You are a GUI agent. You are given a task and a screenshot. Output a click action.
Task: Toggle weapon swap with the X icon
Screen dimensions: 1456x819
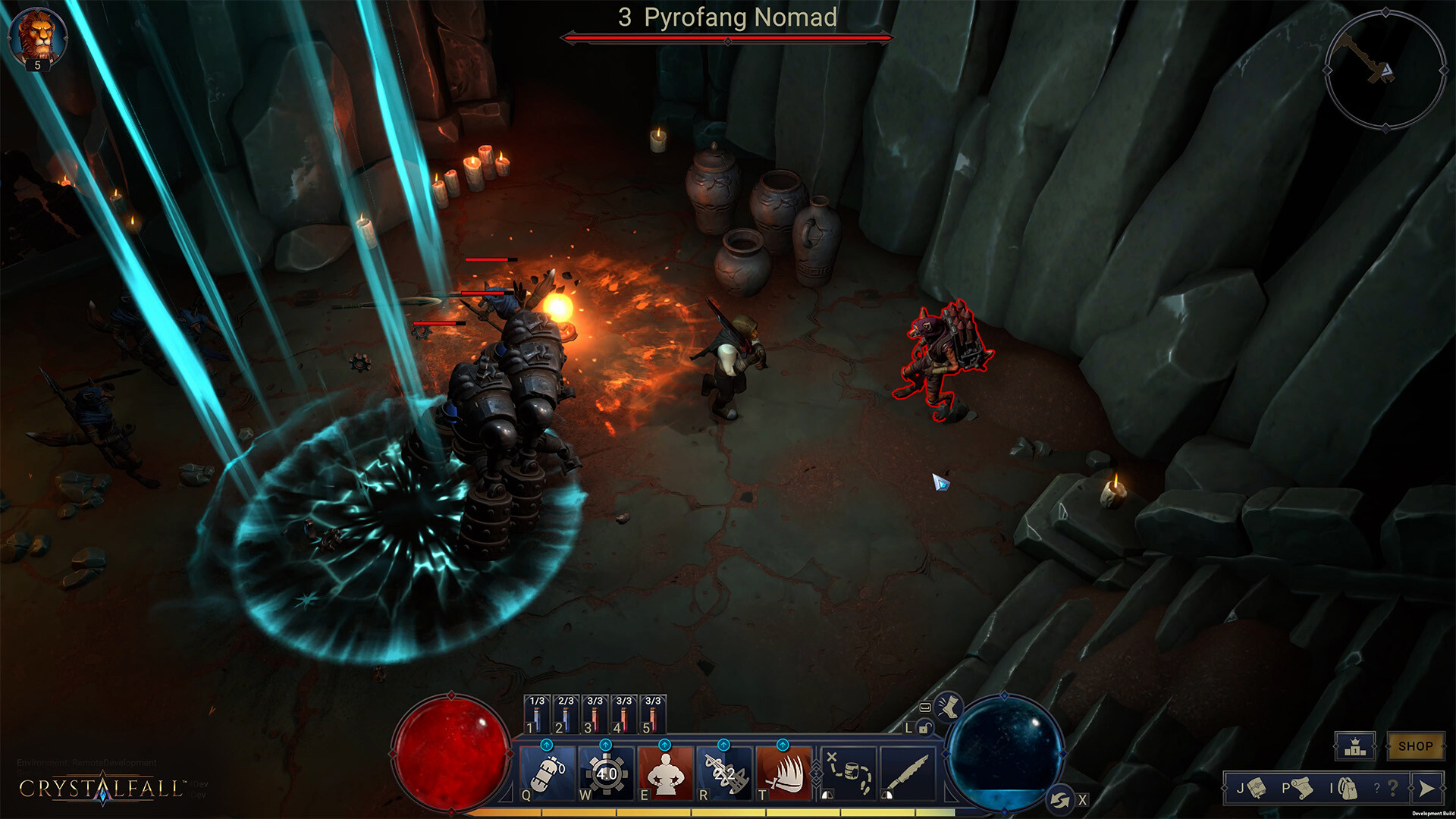click(1061, 797)
